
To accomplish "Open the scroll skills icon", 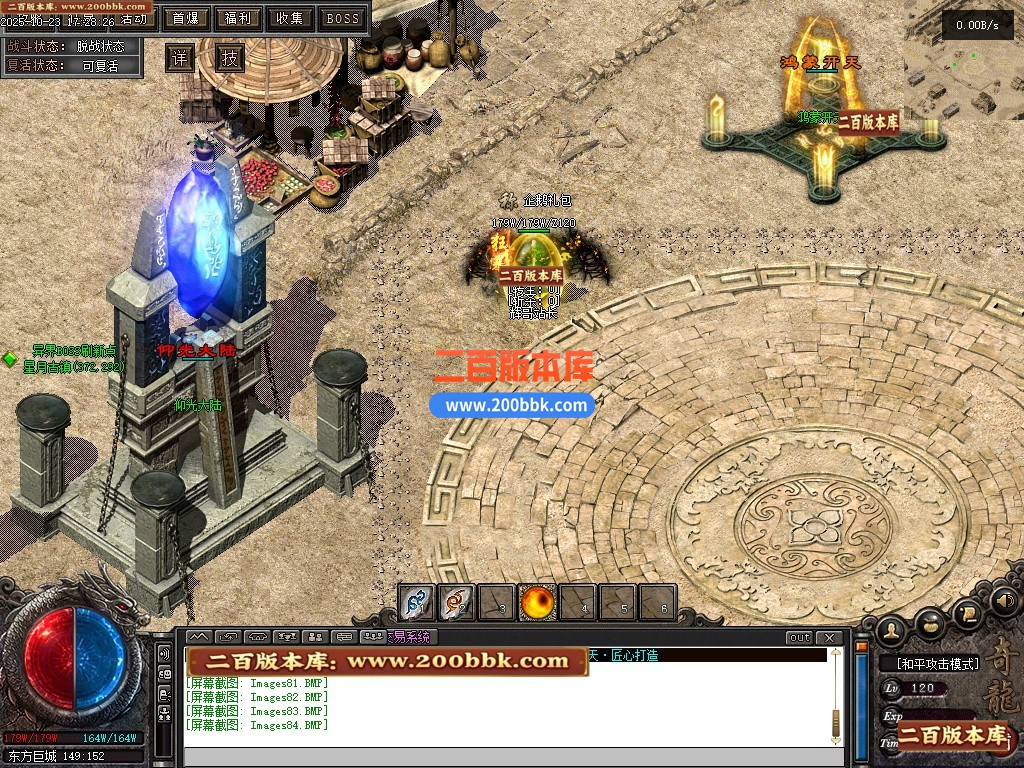I will click(x=967, y=613).
